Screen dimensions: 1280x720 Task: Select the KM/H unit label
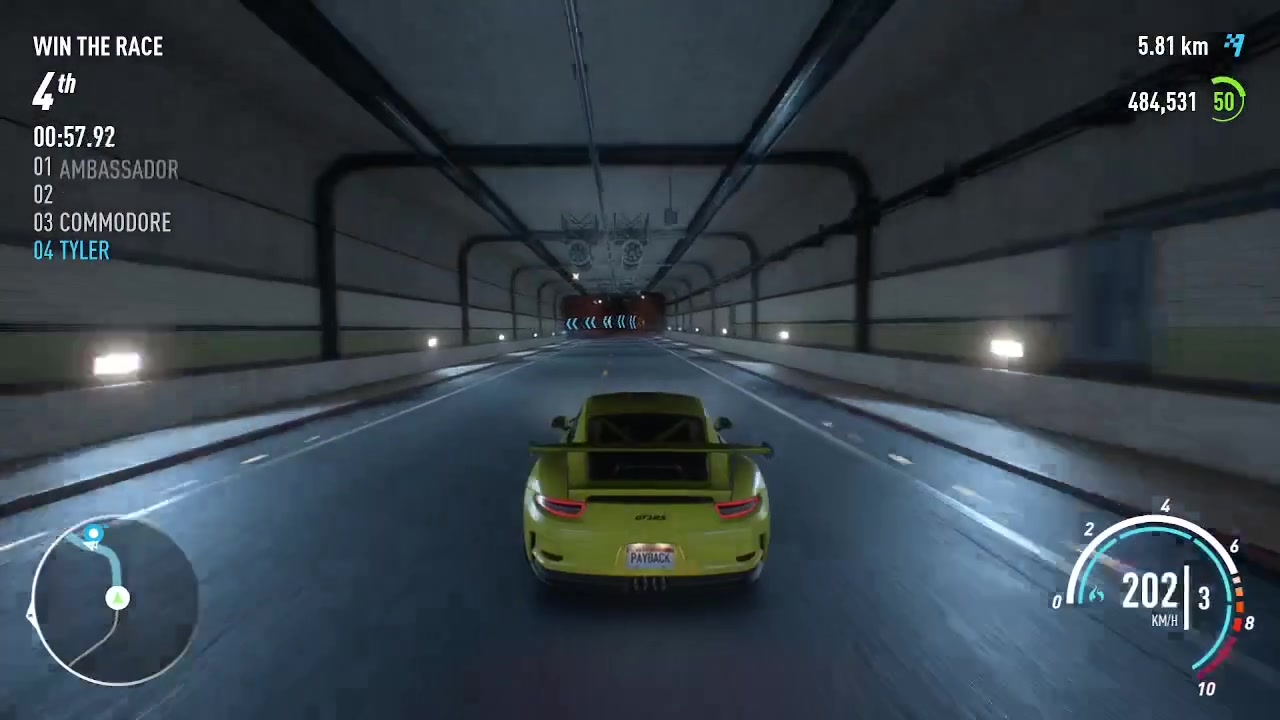[1163, 621]
